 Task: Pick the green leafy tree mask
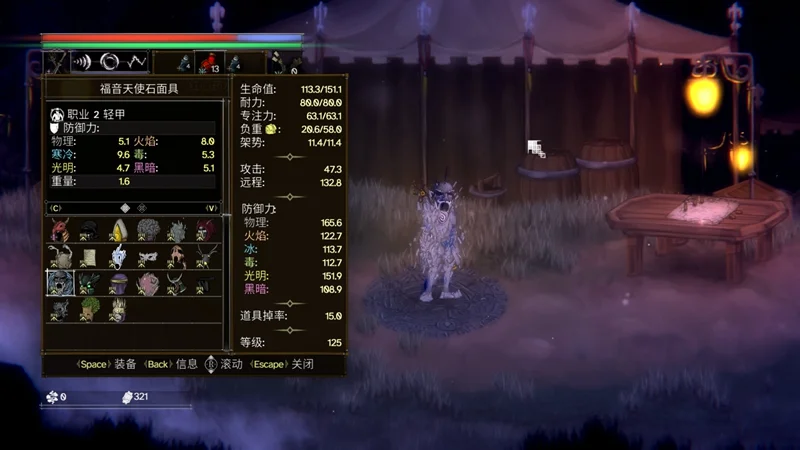point(89,309)
